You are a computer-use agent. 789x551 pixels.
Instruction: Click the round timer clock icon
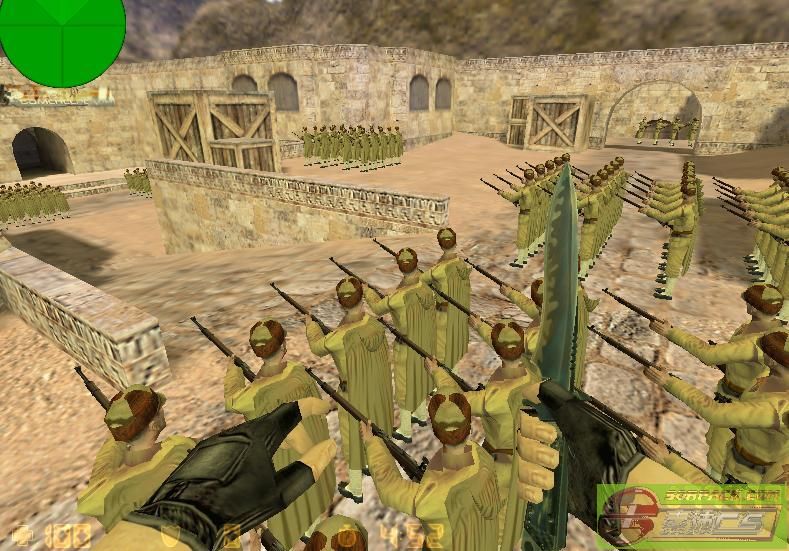coord(348,536)
